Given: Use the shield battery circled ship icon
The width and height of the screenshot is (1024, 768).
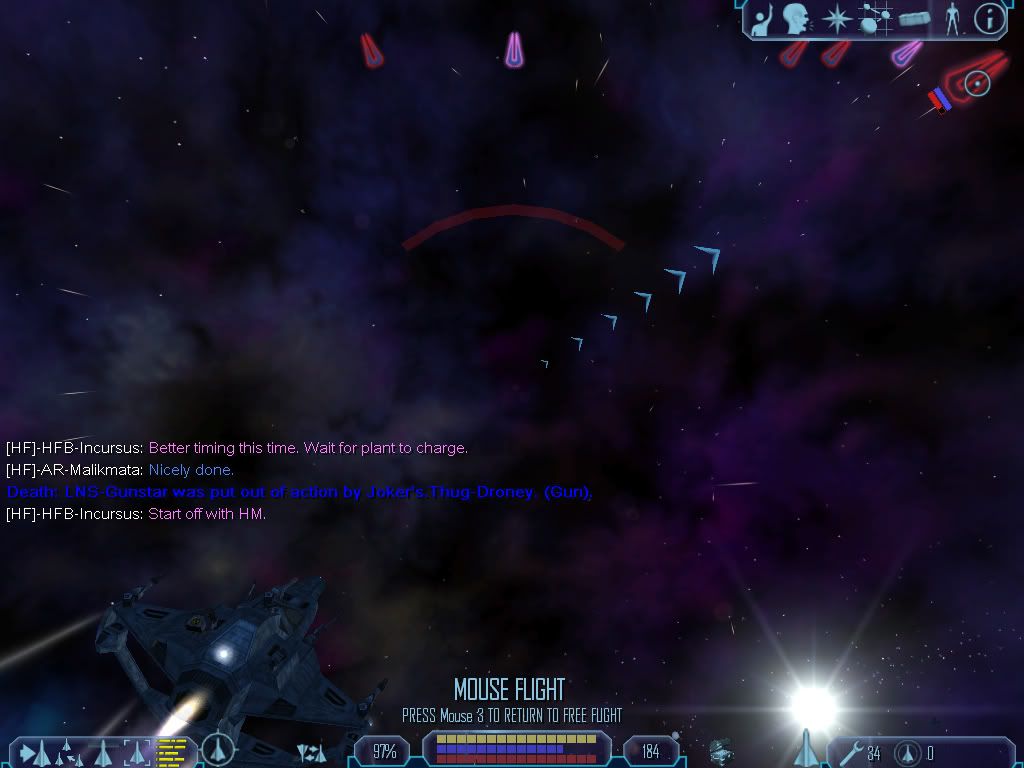Looking at the screenshot, I should pos(907,752).
